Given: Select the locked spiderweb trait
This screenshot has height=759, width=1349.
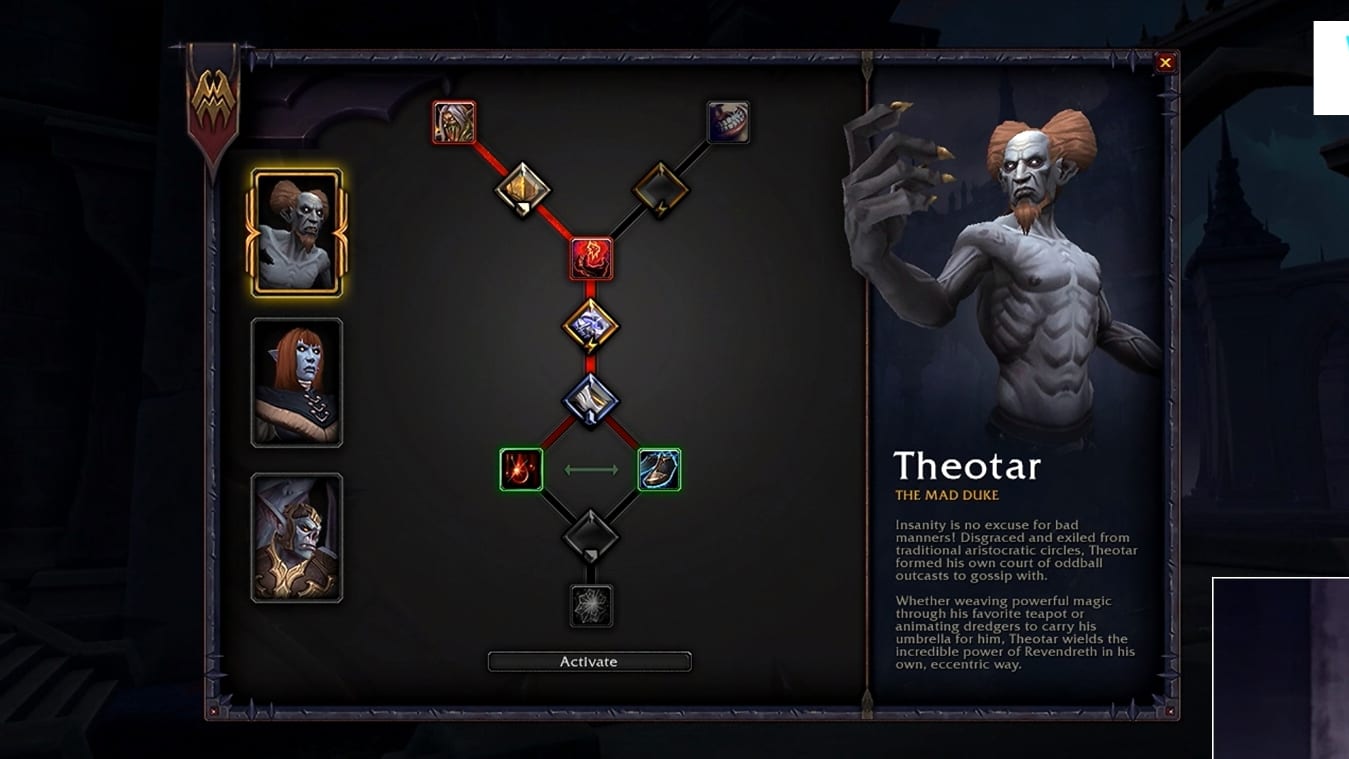Looking at the screenshot, I should 591,606.
